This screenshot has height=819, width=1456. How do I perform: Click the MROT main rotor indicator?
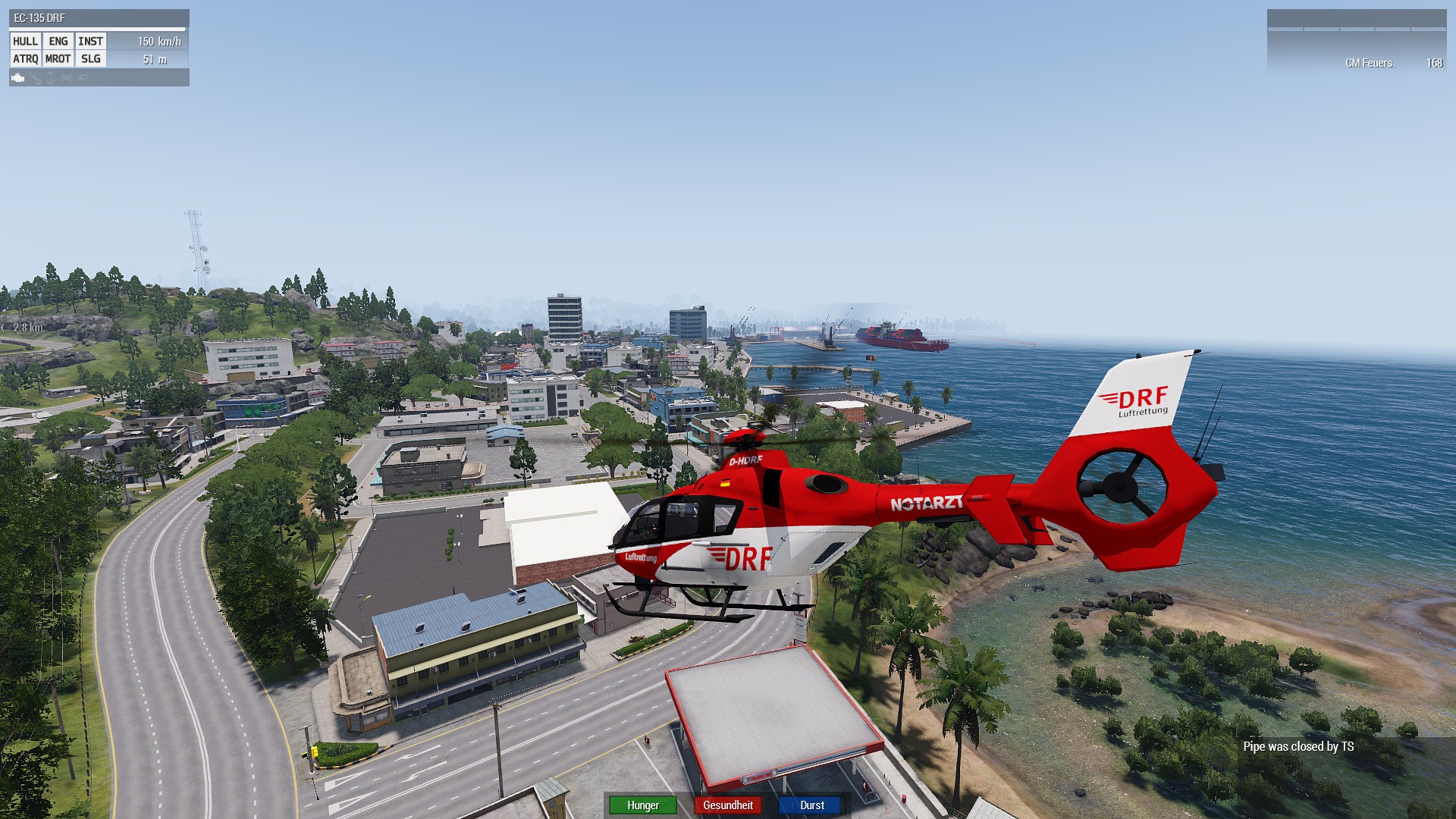(58, 59)
